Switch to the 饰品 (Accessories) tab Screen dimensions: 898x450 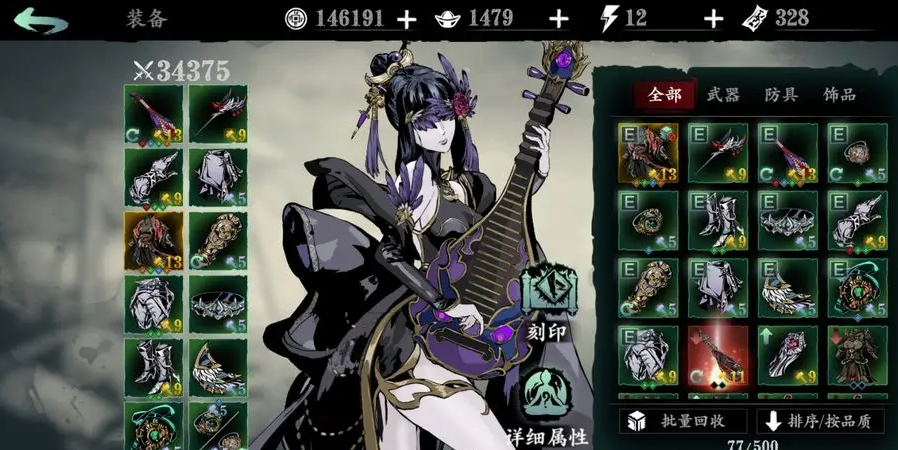[839, 95]
